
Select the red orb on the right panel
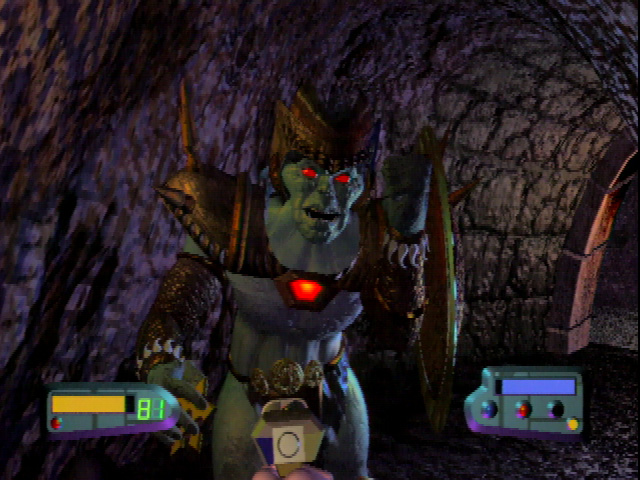point(522,409)
